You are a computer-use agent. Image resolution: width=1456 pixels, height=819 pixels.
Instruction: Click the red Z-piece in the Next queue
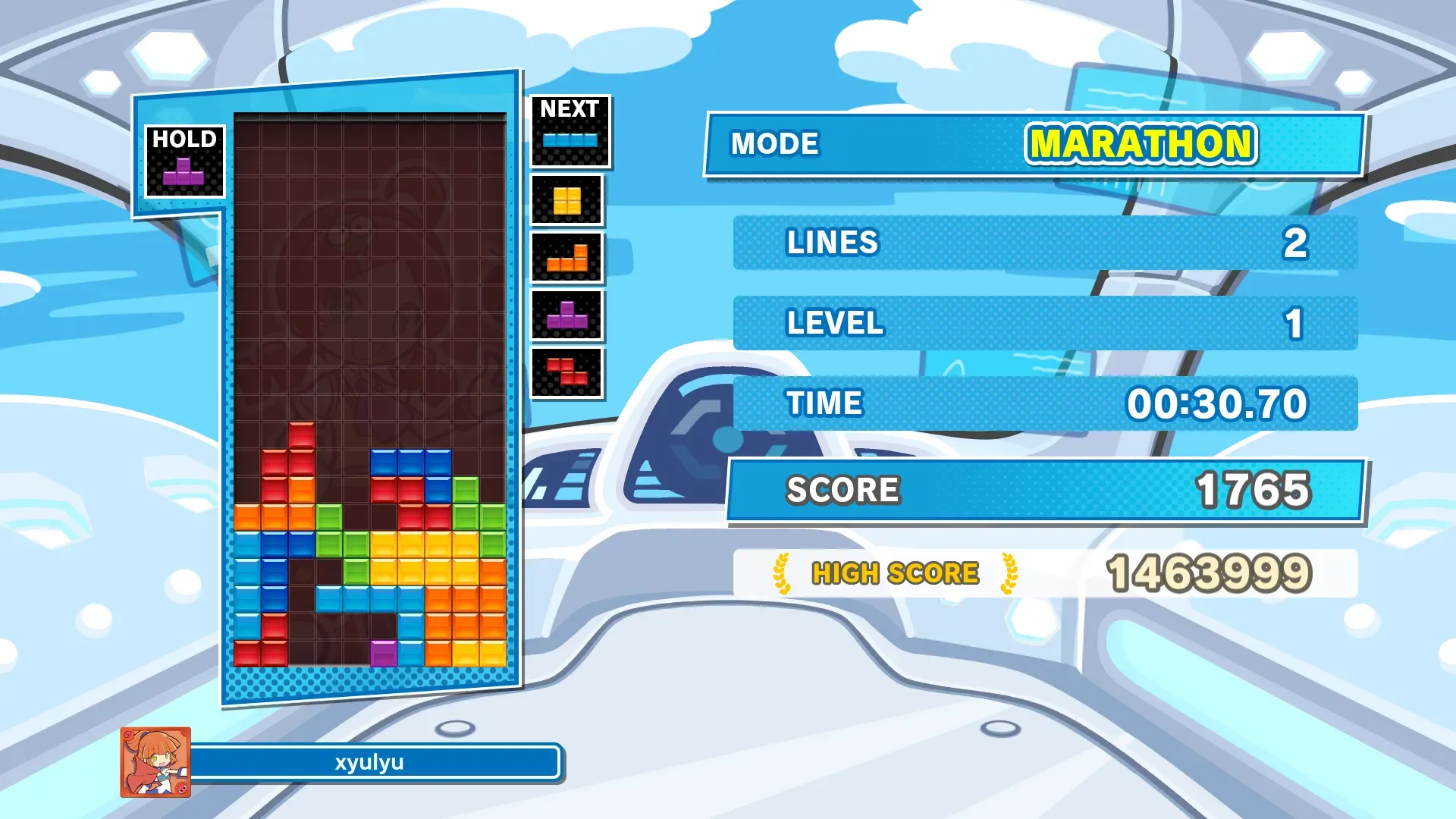coord(567,372)
